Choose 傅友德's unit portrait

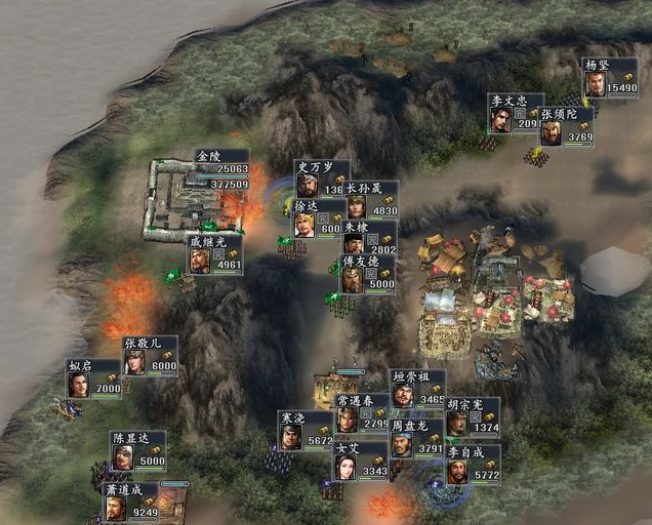353,279
